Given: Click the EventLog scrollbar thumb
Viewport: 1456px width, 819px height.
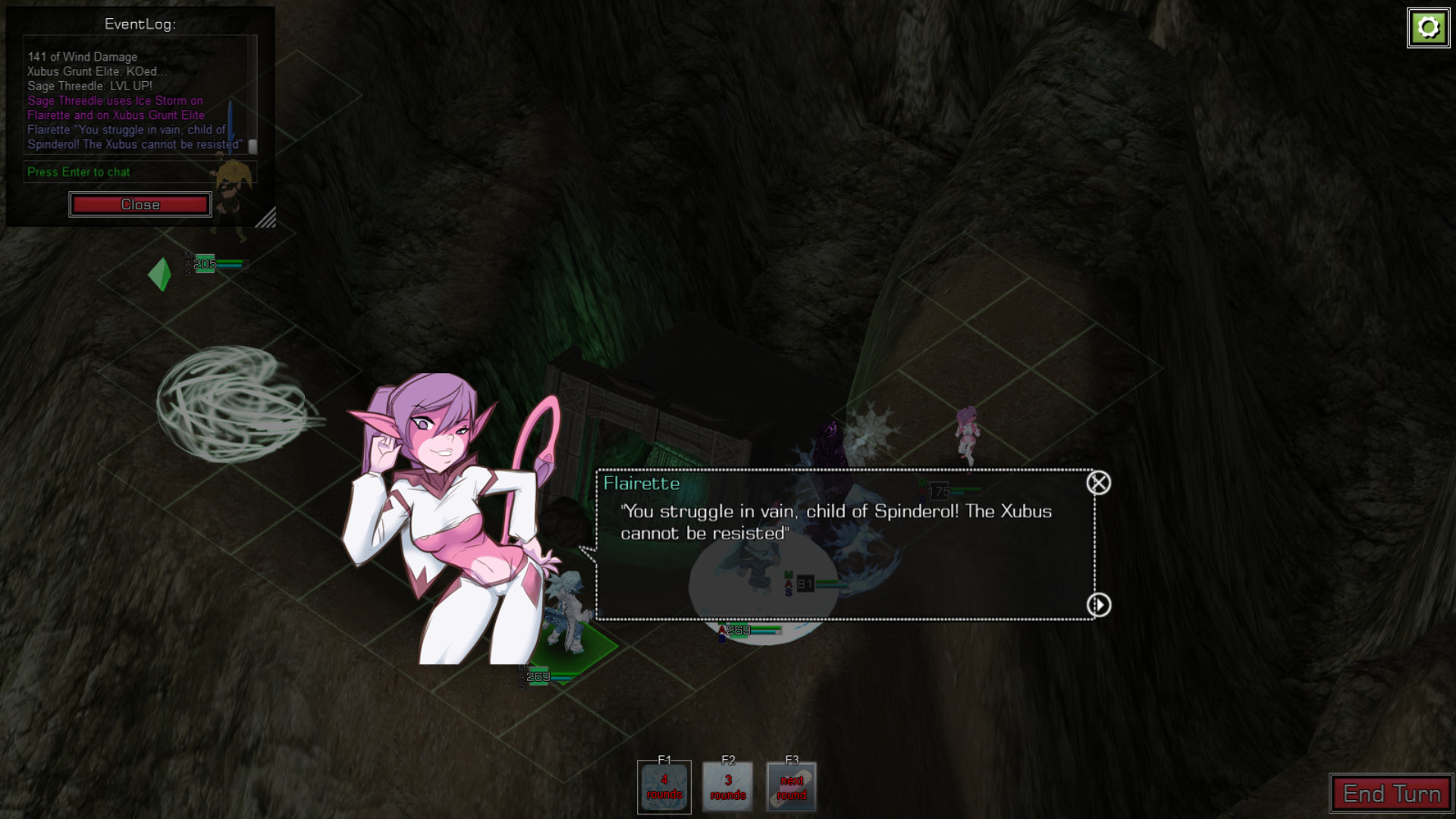Looking at the screenshot, I should [253, 146].
